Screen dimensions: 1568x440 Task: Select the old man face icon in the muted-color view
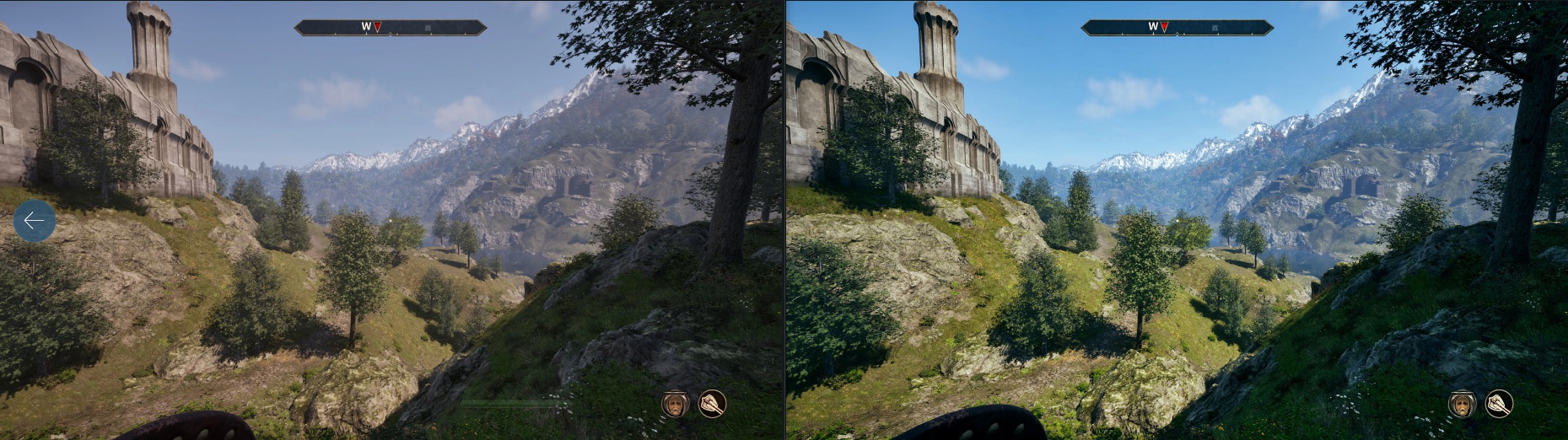point(675,404)
